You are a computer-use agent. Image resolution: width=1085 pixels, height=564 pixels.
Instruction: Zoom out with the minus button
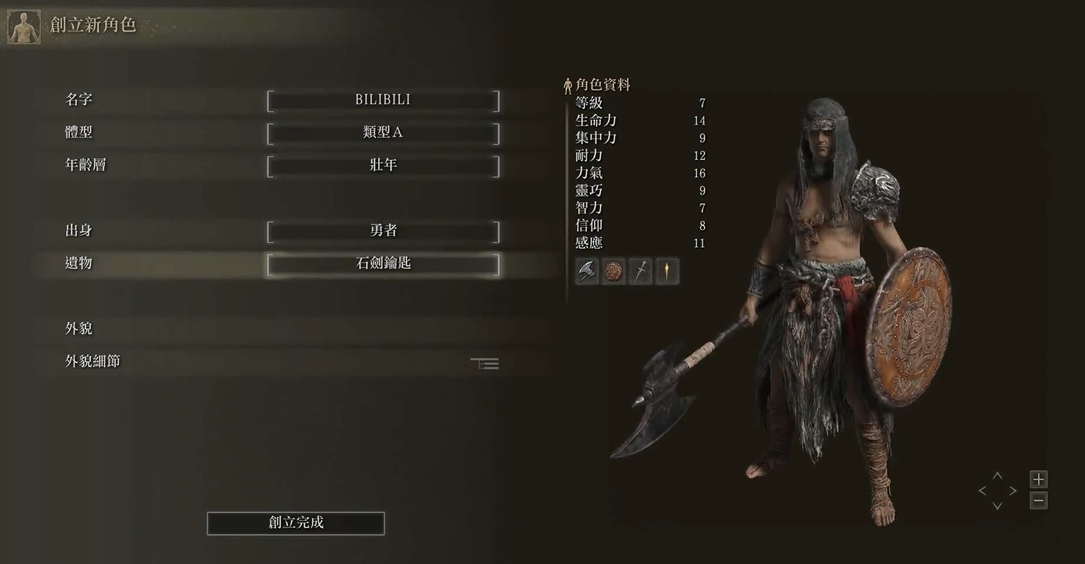tap(1039, 501)
